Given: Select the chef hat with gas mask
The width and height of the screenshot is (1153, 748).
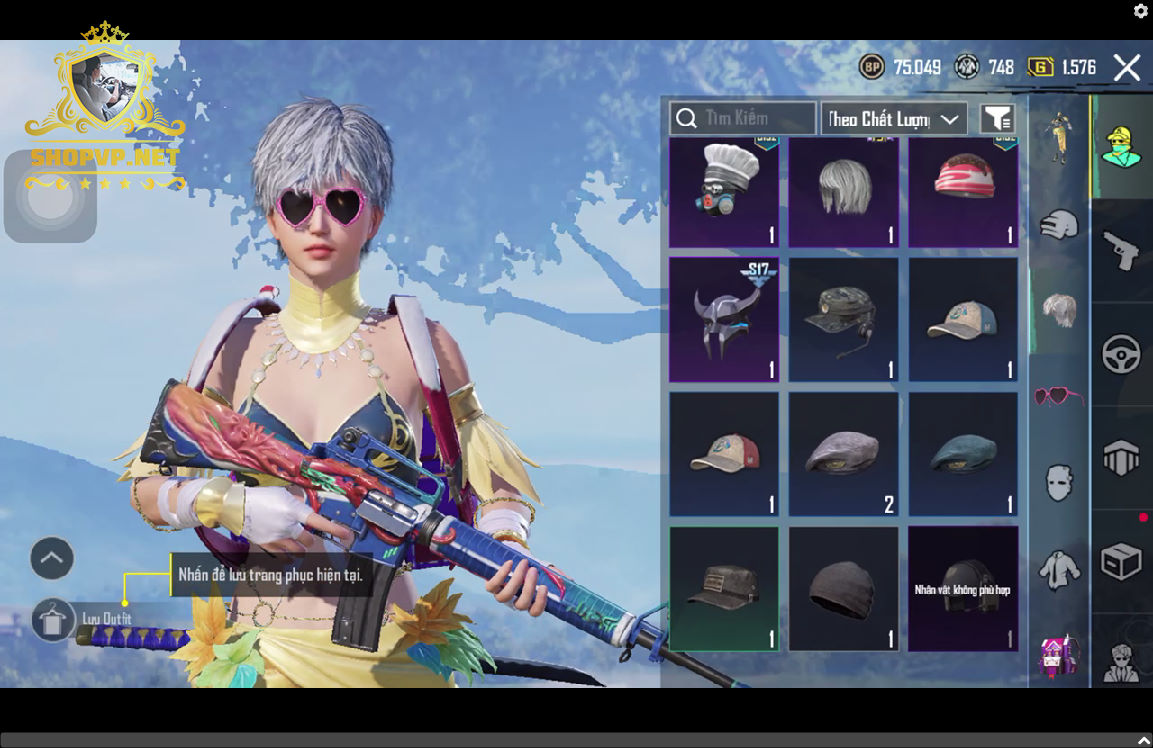Looking at the screenshot, I should (723, 192).
